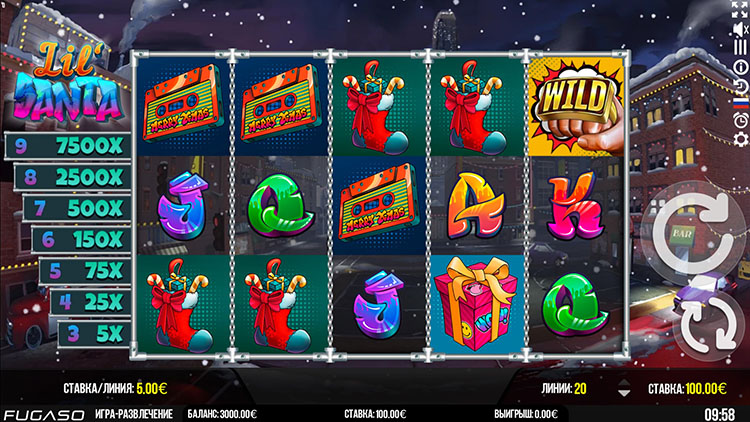
Task: Toggle fullscreen with the expand arrows icon
Action: pos(740,9)
